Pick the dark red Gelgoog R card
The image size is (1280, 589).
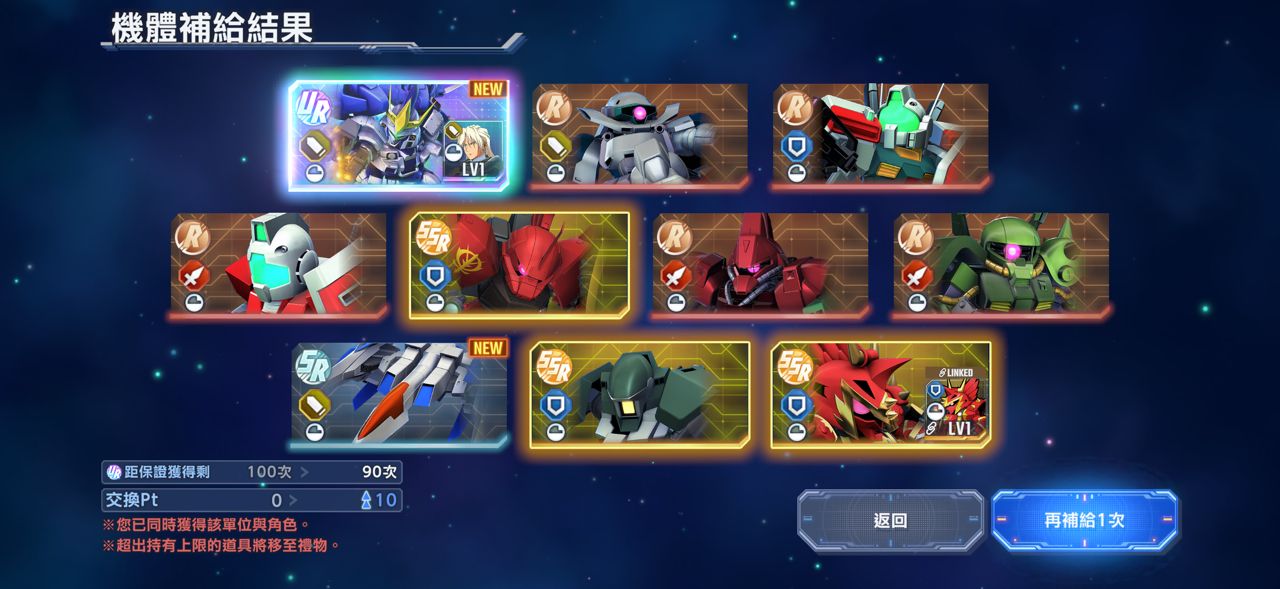(760, 264)
